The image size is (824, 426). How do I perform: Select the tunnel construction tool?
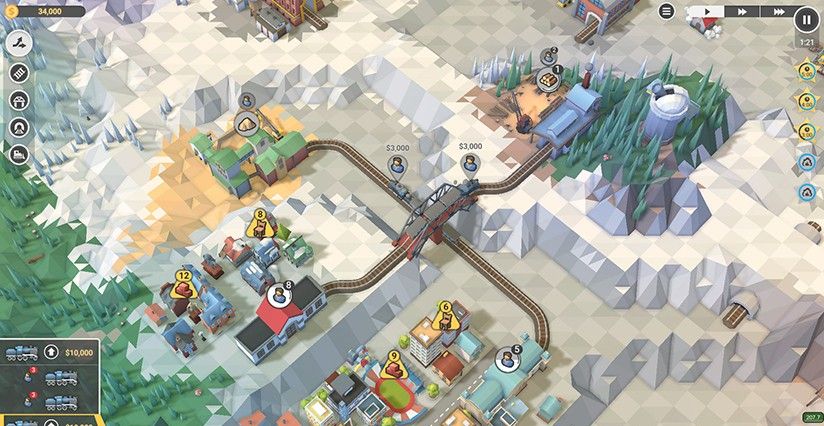[20, 127]
